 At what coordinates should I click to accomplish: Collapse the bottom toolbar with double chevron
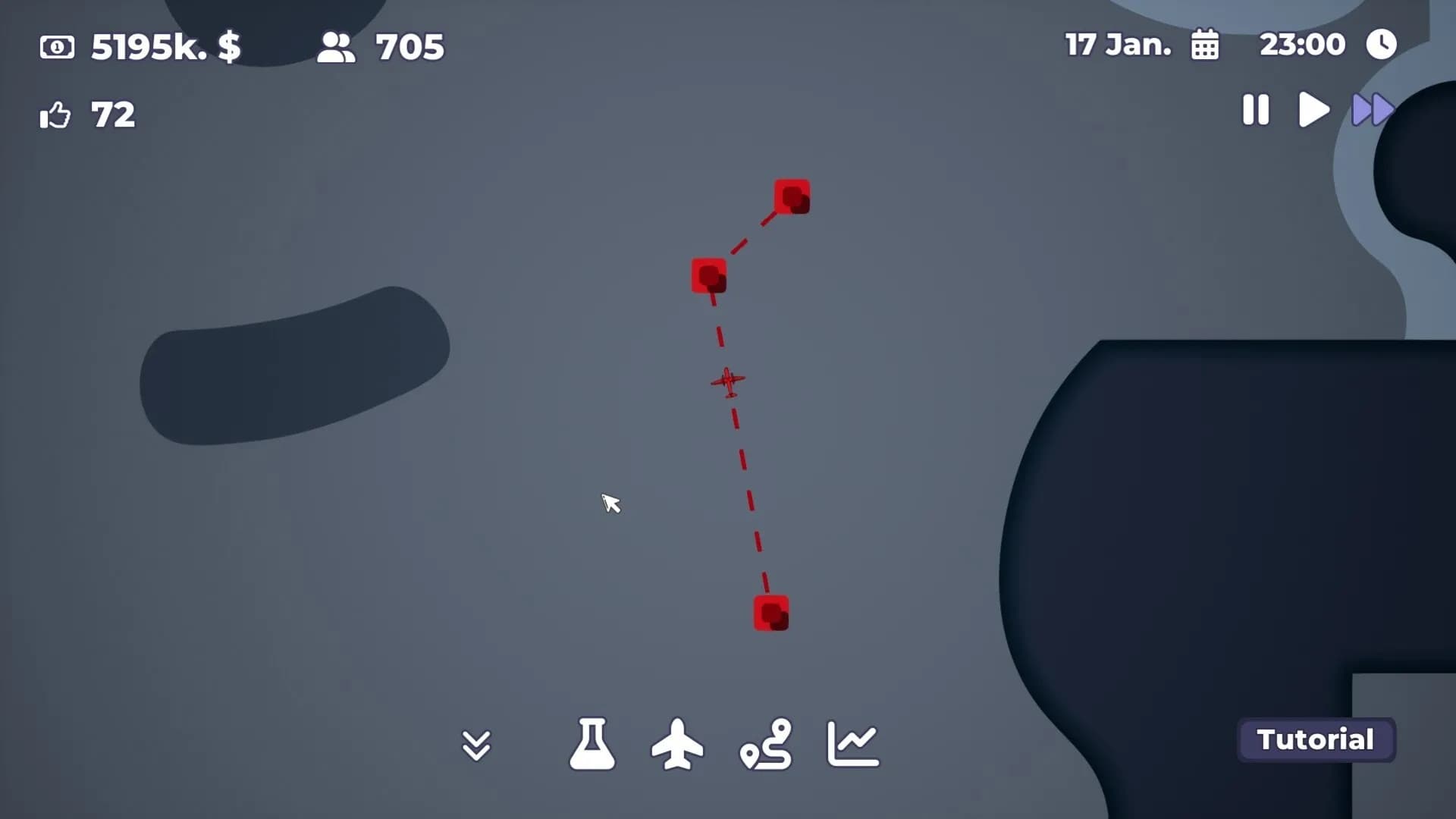[x=477, y=744]
